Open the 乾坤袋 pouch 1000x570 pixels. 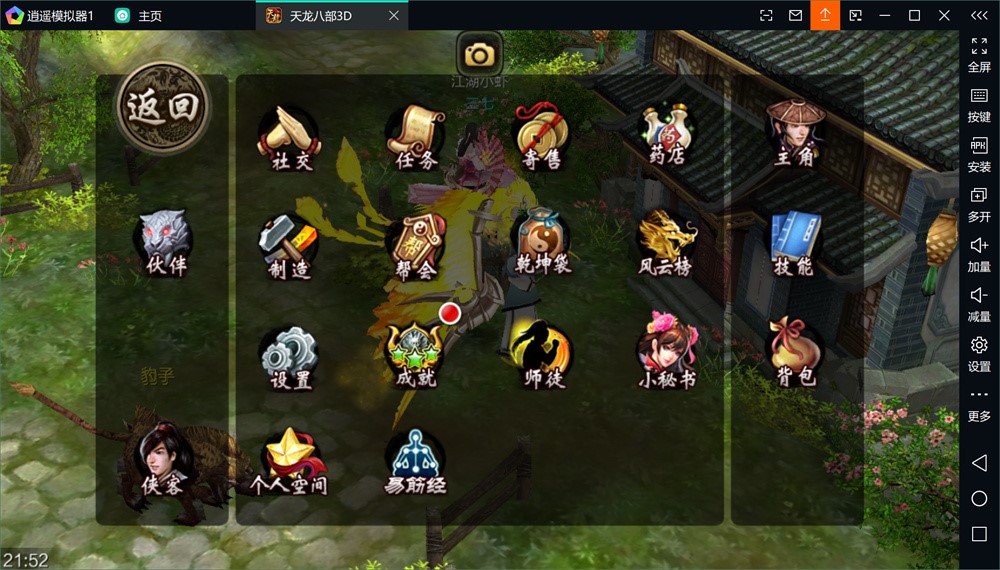tap(543, 246)
